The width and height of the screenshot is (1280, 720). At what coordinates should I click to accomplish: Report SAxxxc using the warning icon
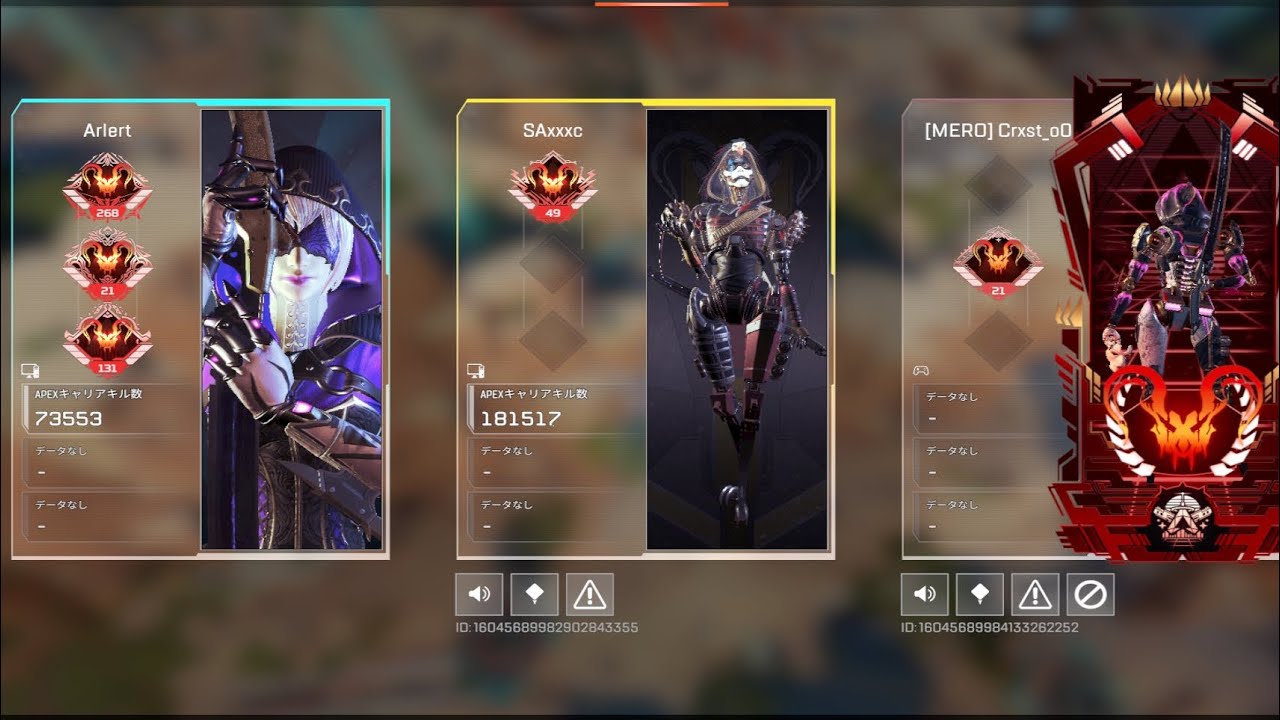(x=590, y=594)
